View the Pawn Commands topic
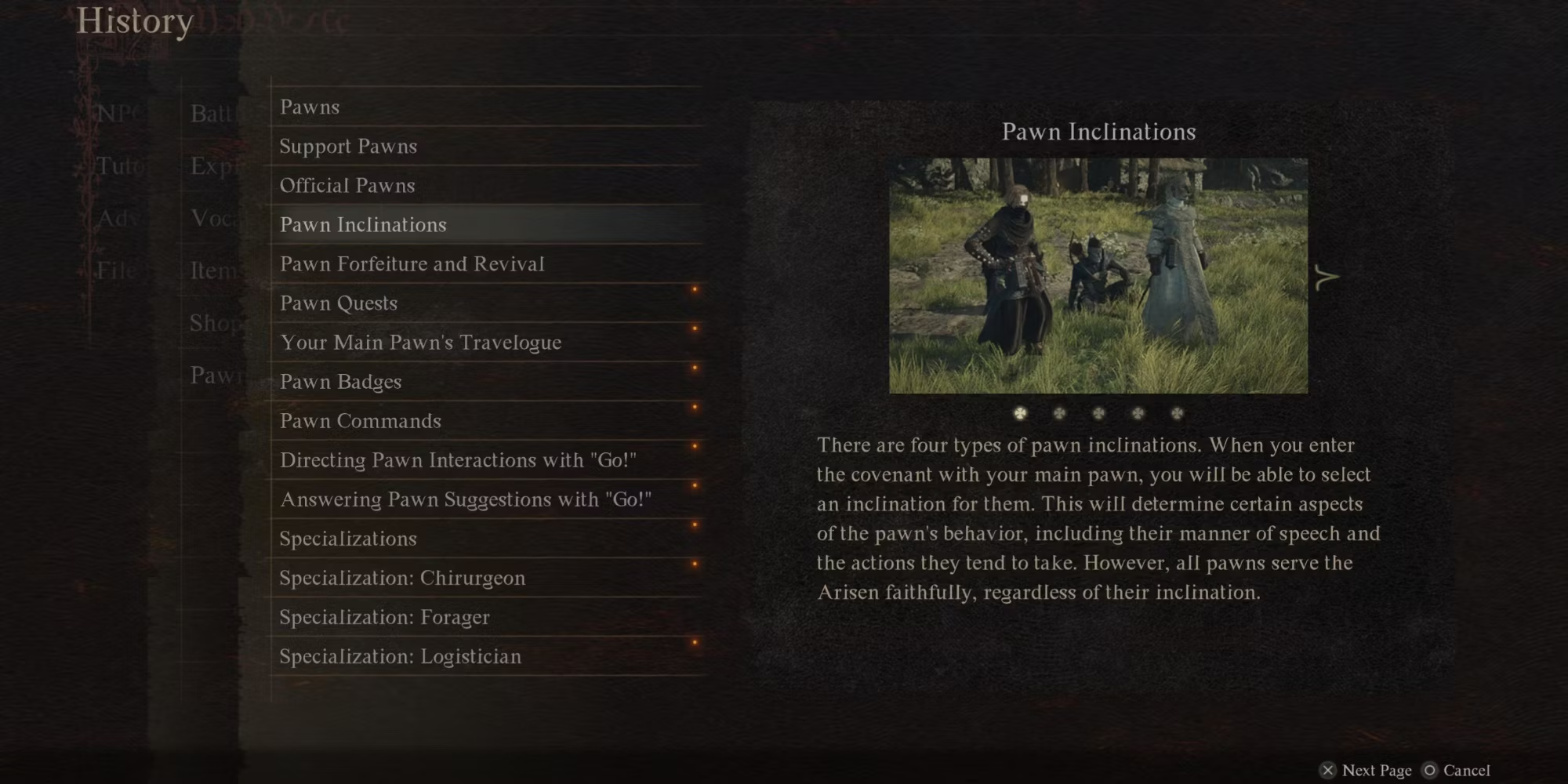1568x784 pixels. [x=361, y=421]
